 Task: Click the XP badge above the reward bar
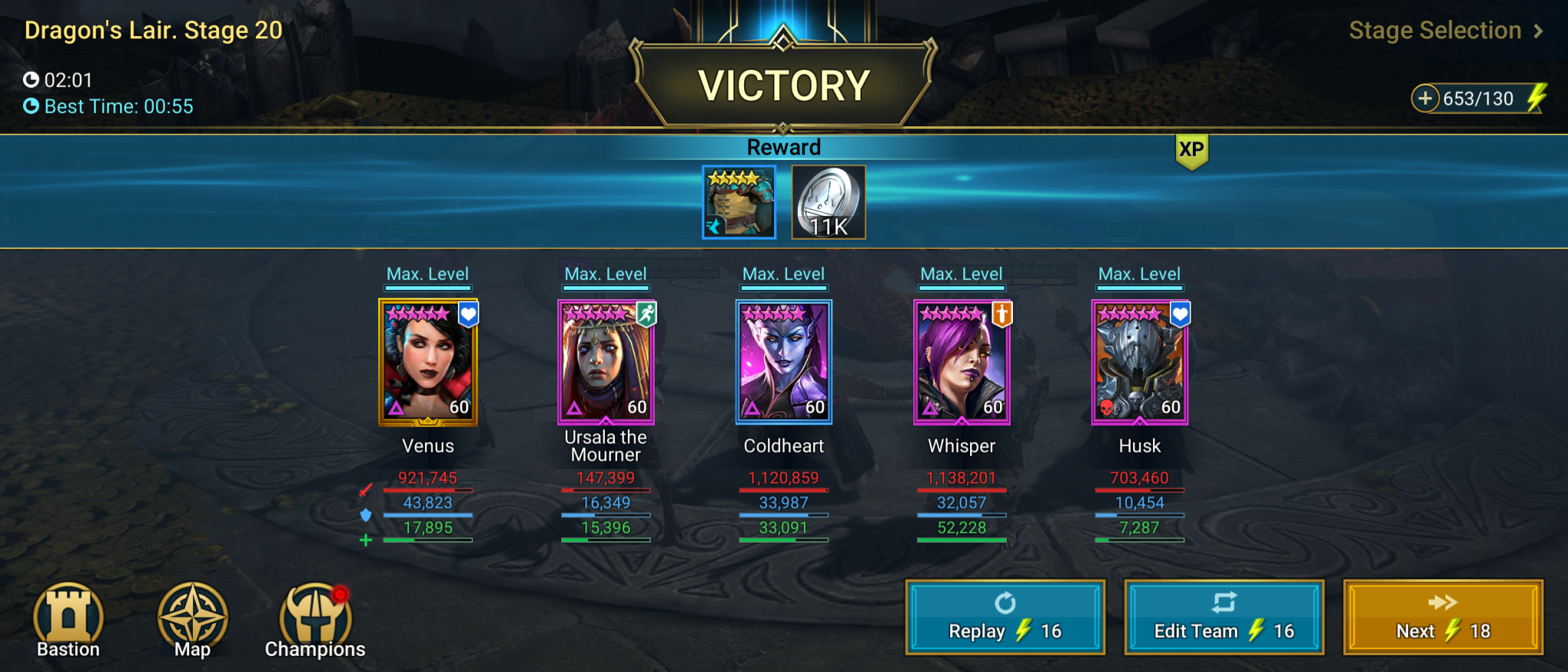pyautogui.click(x=1194, y=151)
